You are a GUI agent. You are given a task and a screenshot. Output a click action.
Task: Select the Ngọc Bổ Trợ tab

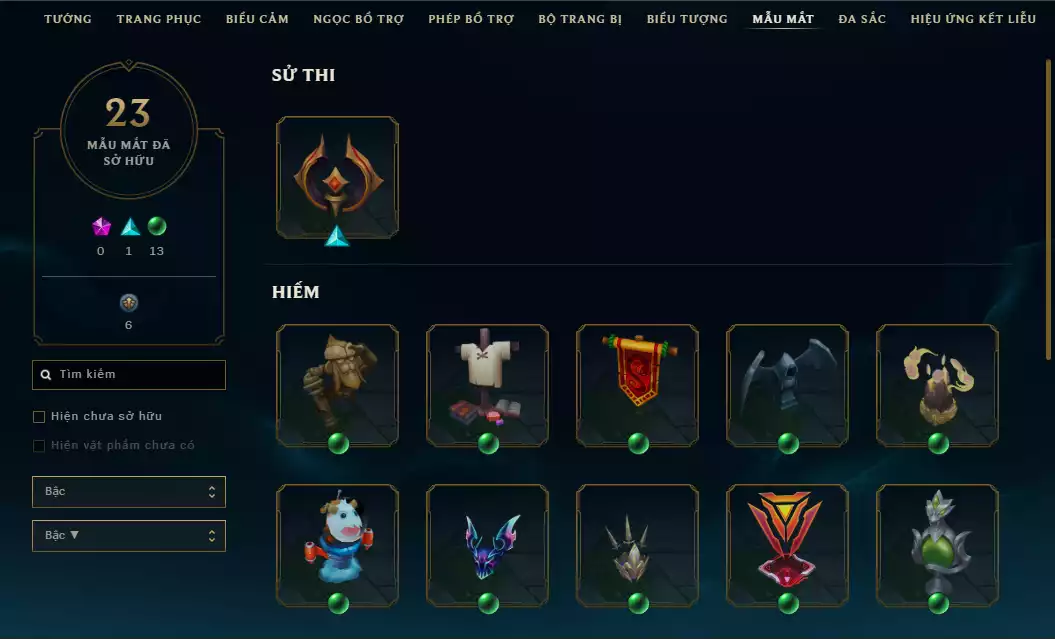358,19
